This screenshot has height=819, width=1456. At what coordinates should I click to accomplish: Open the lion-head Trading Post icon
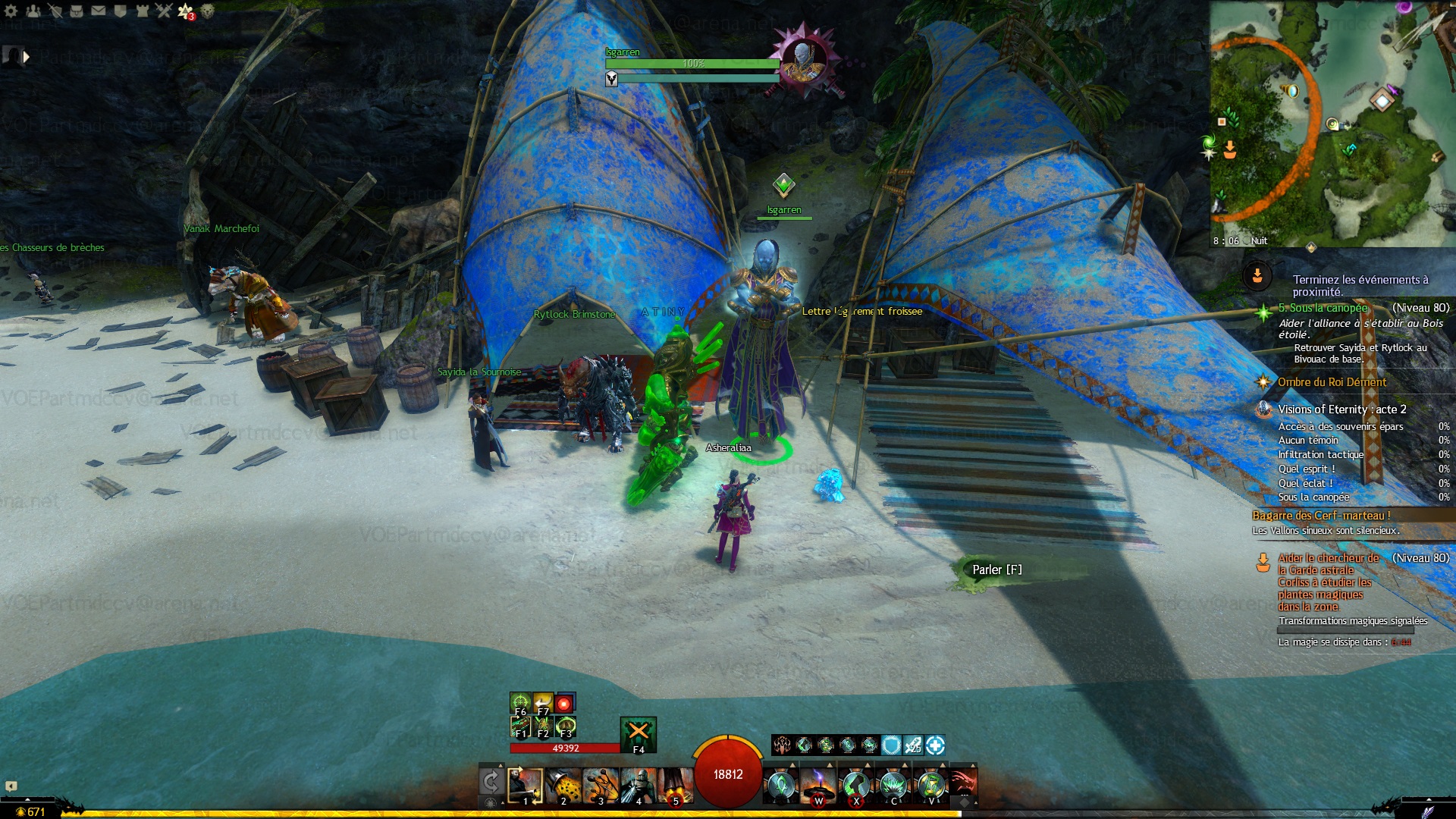[x=207, y=11]
